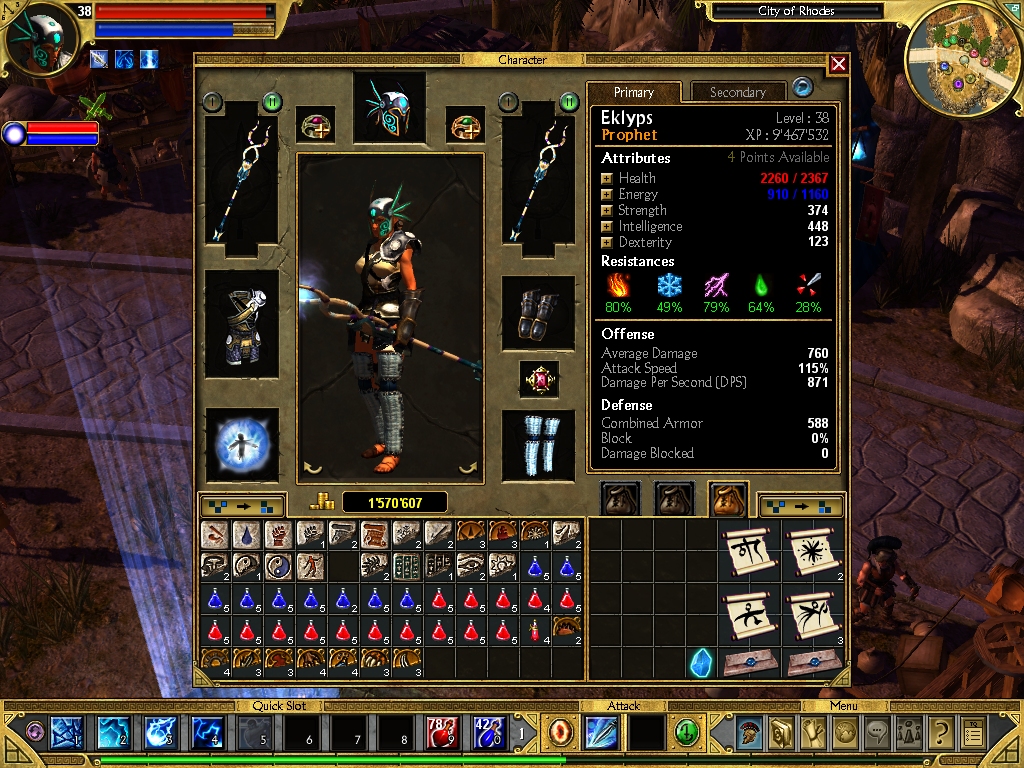Close the Character window

point(838,65)
